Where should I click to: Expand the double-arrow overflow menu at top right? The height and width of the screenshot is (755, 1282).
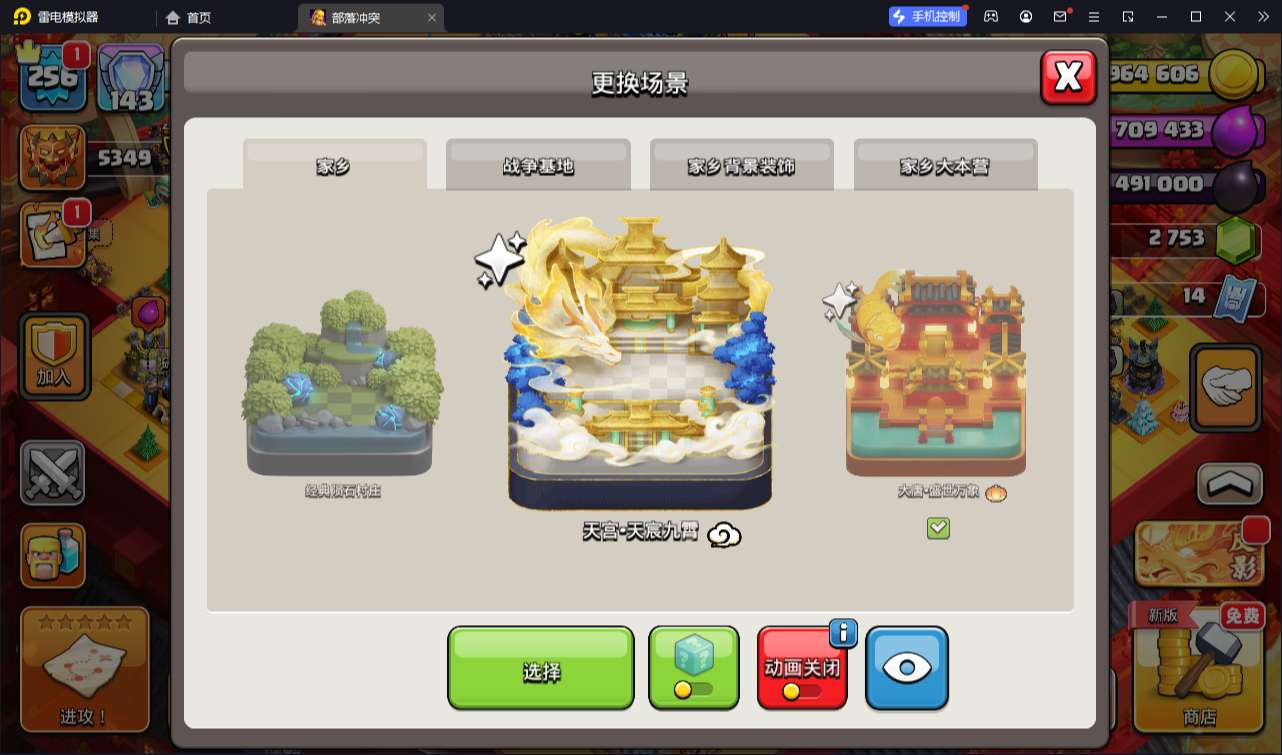click(1263, 16)
